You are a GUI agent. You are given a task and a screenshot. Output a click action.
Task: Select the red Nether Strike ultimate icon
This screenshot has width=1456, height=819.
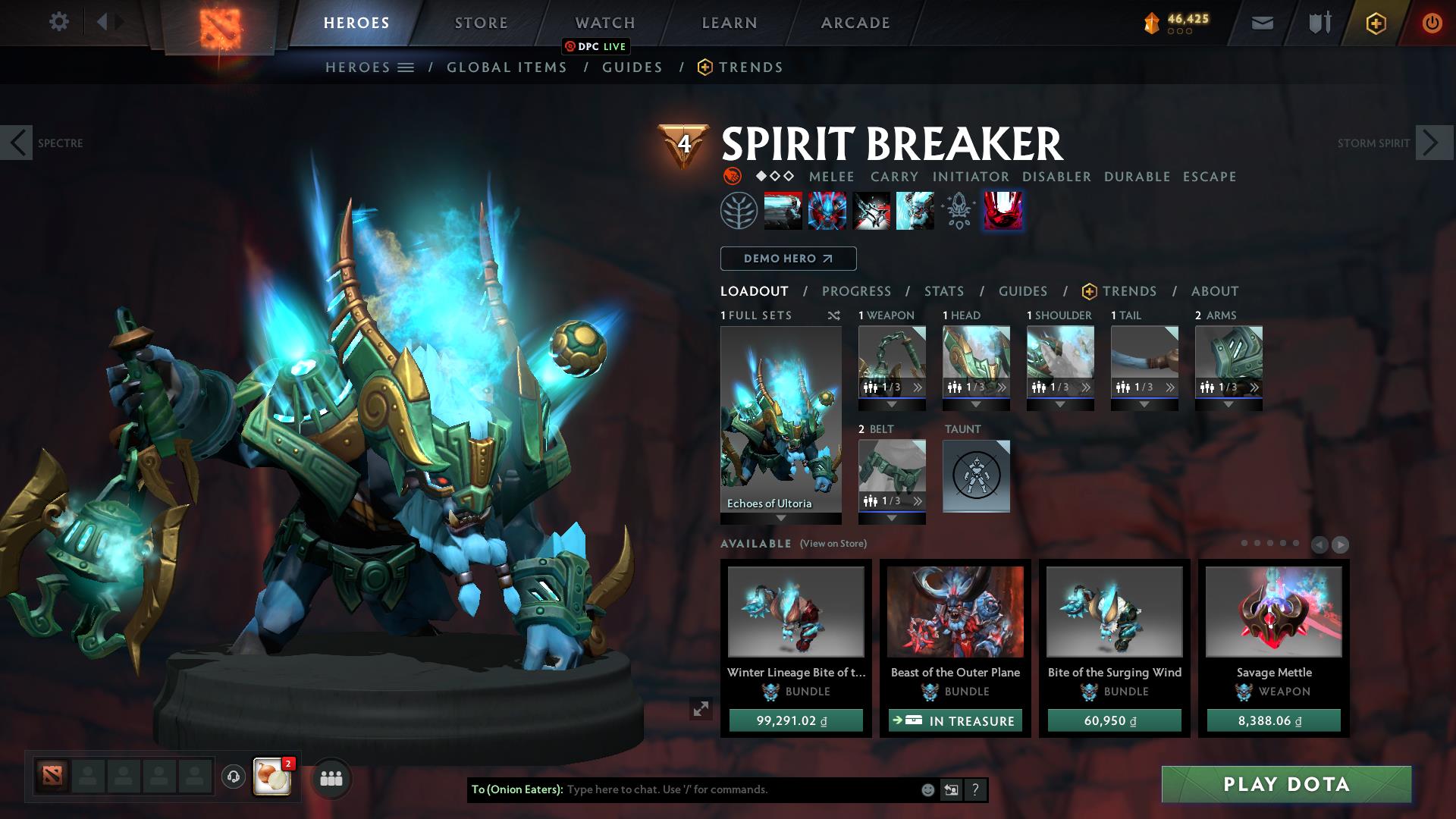tap(1003, 210)
